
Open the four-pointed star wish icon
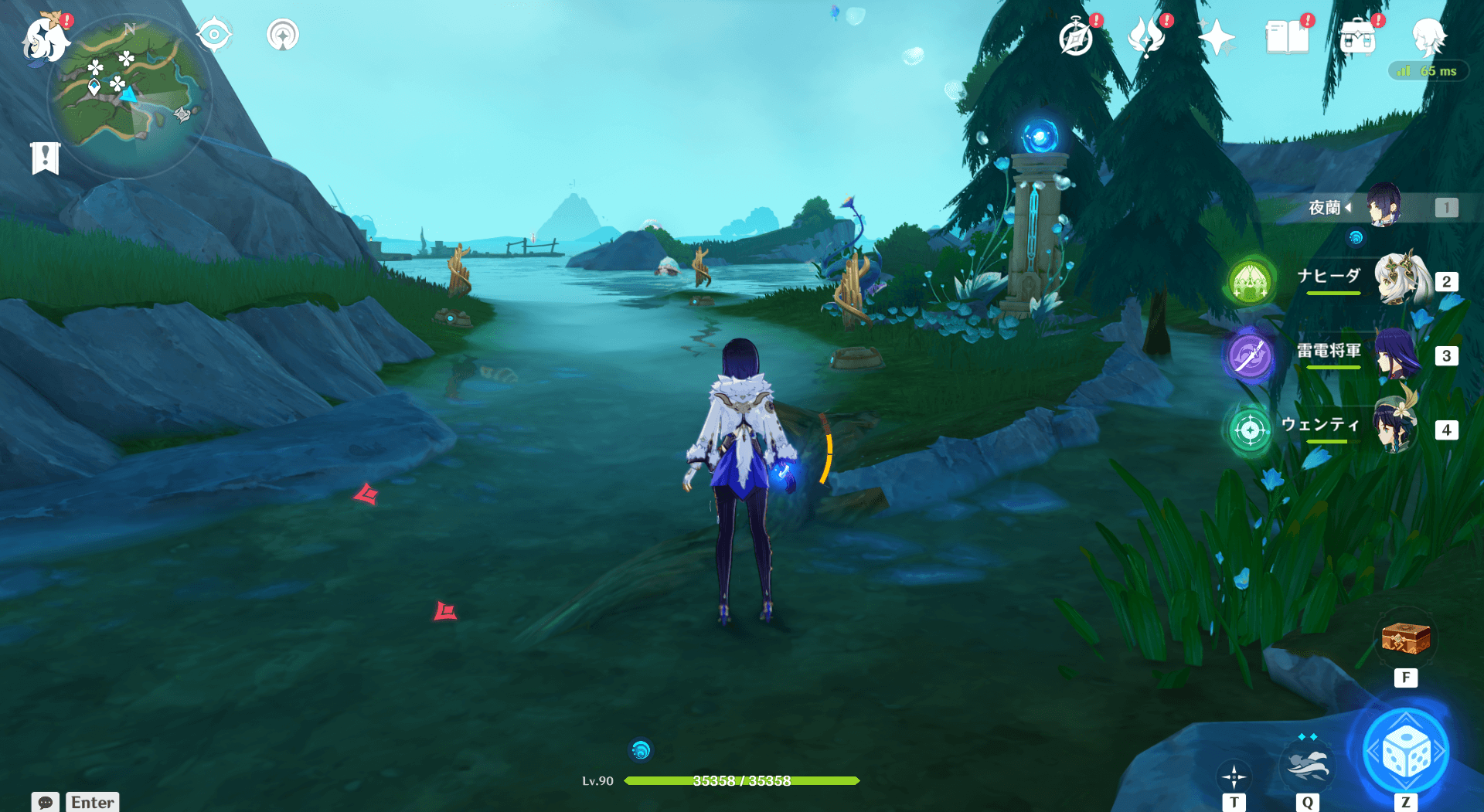[1216, 37]
